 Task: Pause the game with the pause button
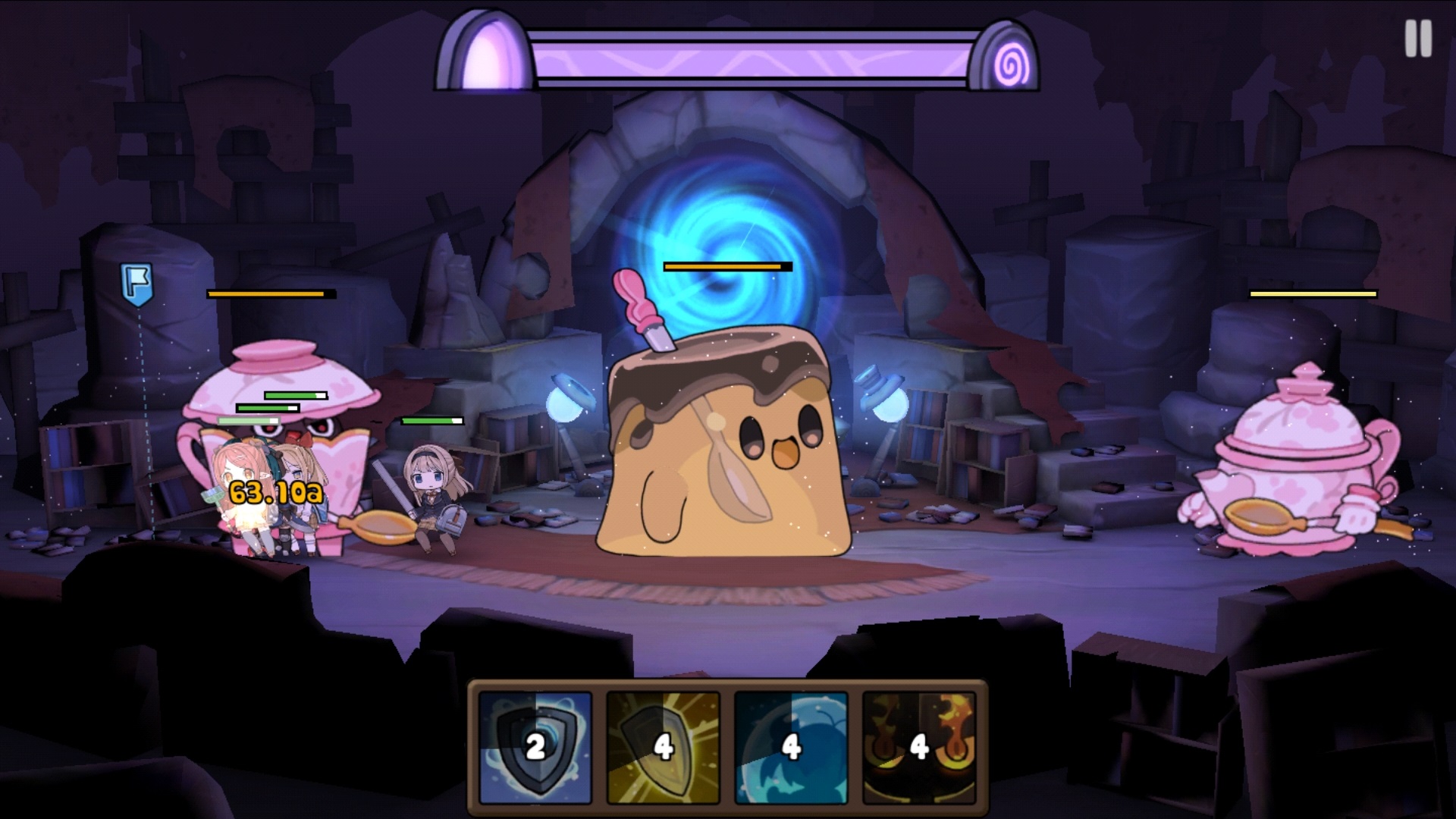1417,38
